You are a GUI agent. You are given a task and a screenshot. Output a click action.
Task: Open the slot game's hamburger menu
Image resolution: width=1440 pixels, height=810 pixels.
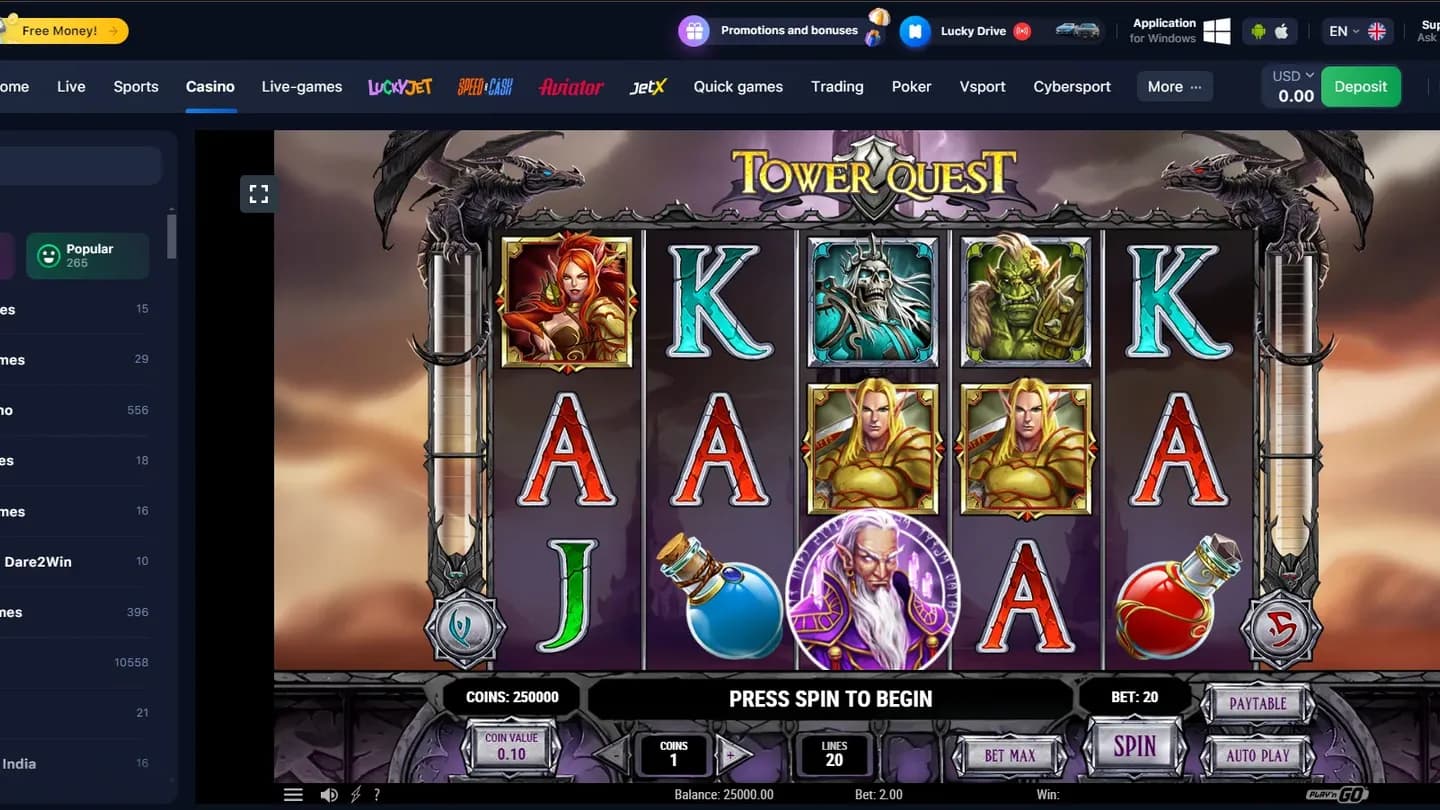pyautogui.click(x=293, y=794)
